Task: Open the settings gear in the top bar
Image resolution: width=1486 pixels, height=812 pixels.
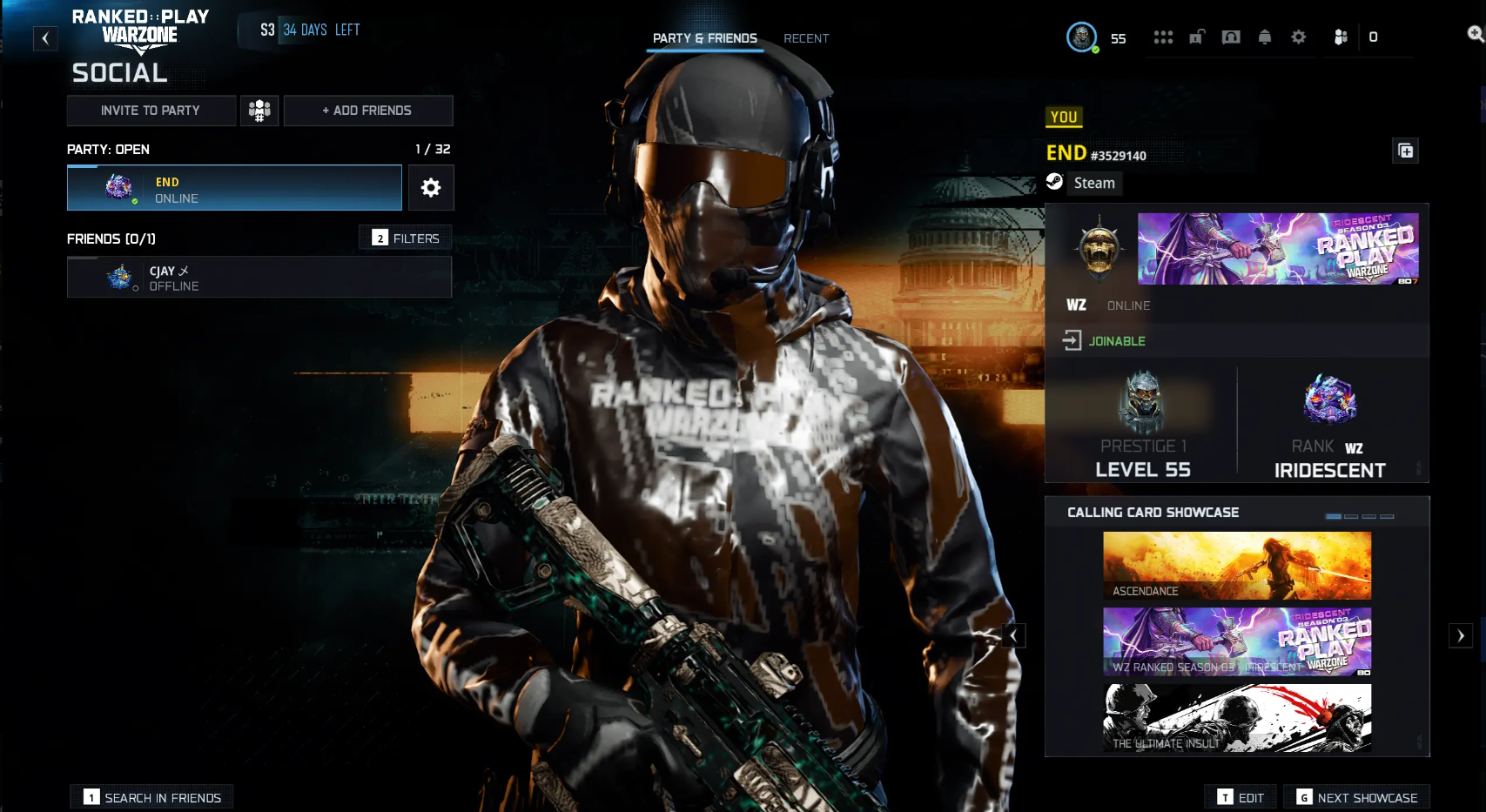Action: point(1298,37)
